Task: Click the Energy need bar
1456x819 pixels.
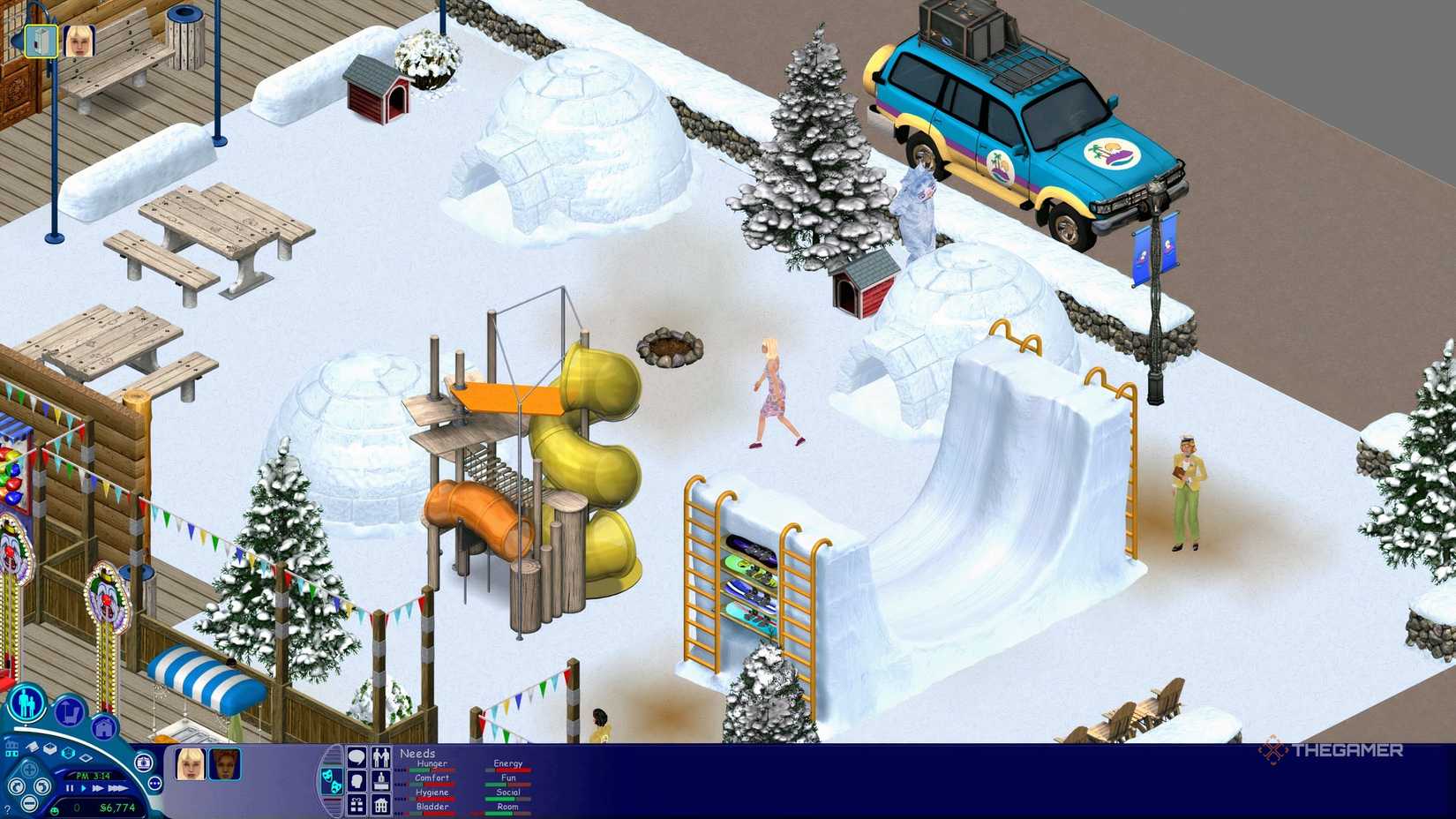Action: click(509, 770)
